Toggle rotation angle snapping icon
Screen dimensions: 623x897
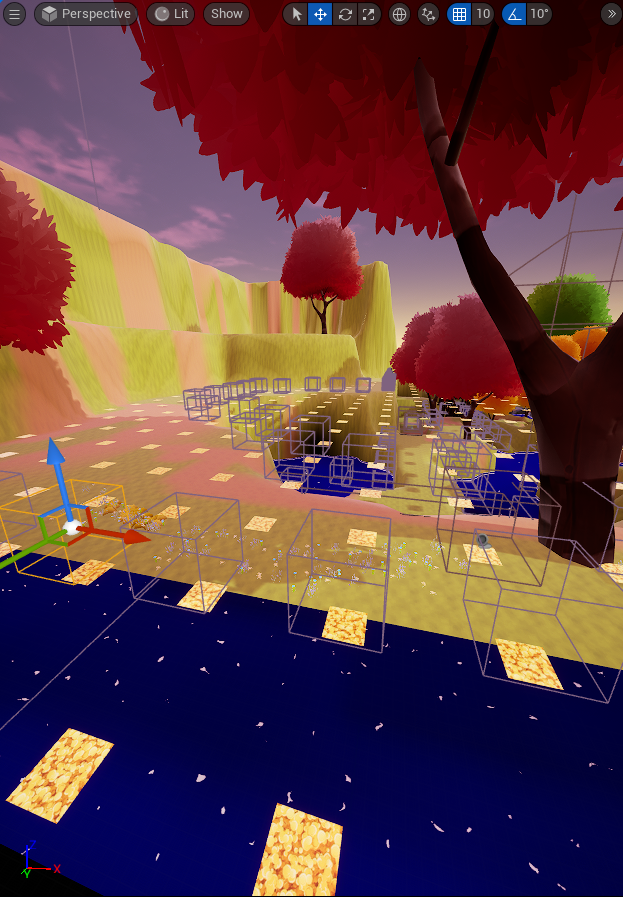pos(513,14)
